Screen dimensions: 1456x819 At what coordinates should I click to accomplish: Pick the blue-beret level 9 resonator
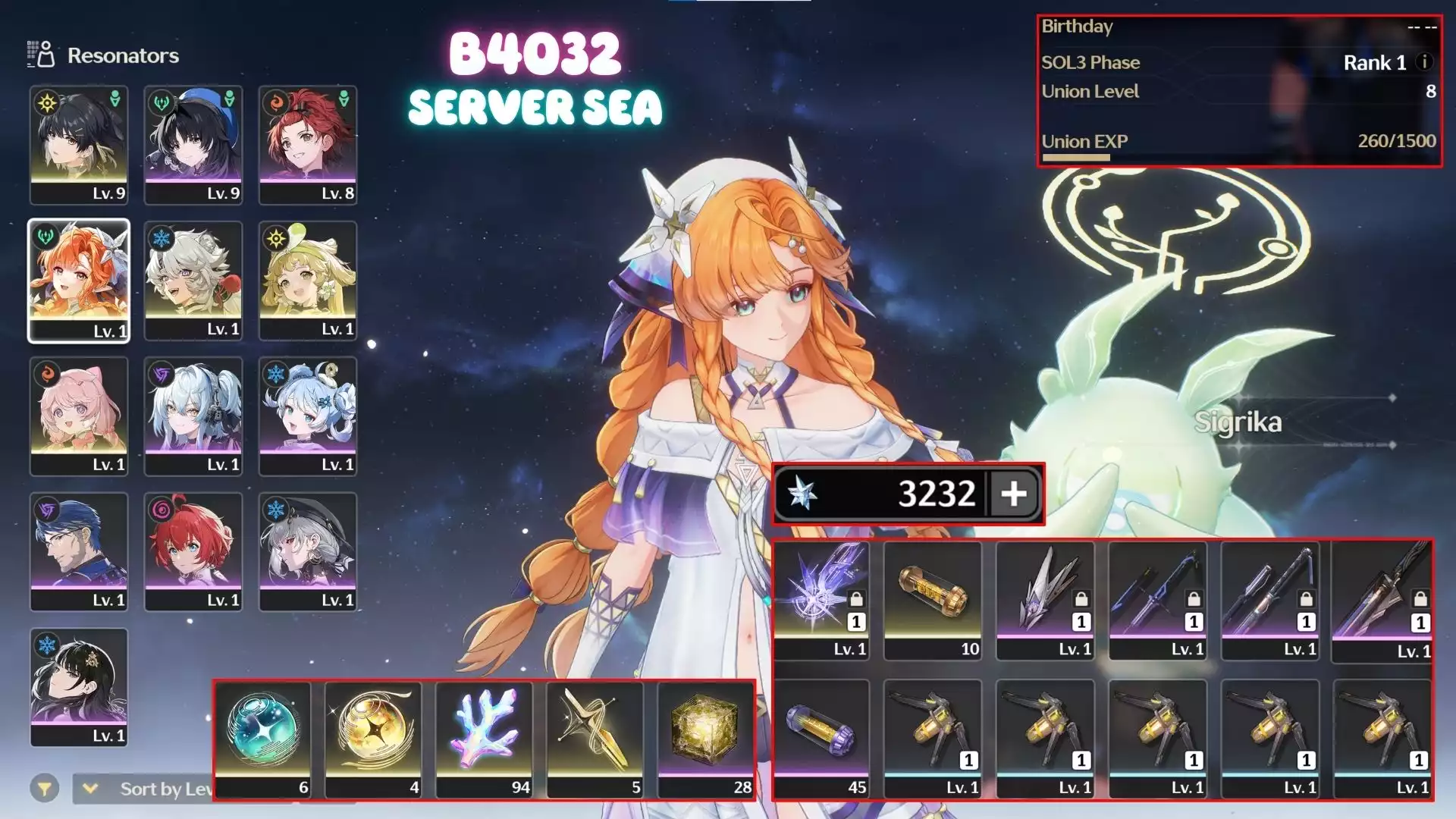[193, 144]
